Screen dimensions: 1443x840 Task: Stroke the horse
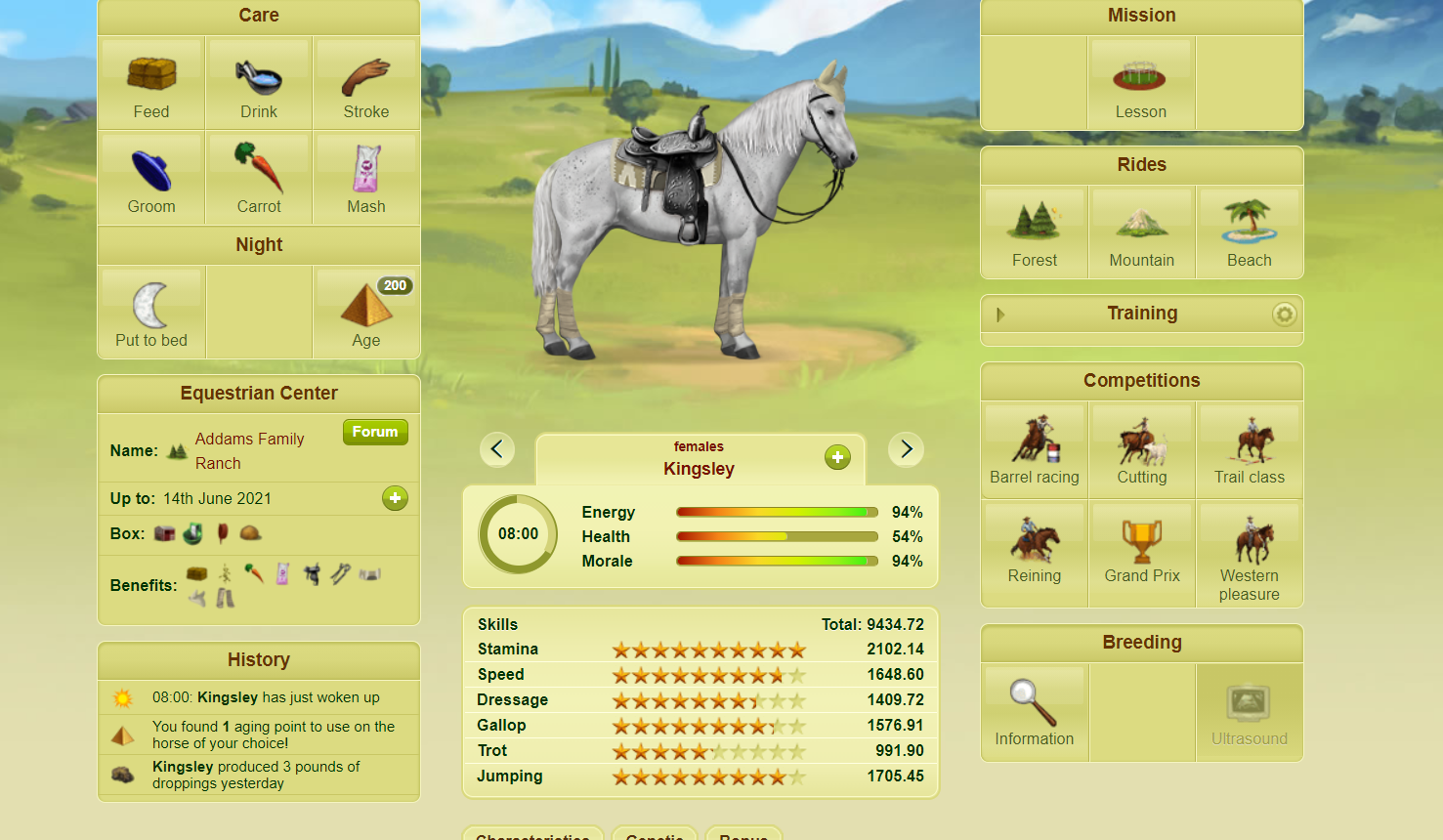(366, 84)
